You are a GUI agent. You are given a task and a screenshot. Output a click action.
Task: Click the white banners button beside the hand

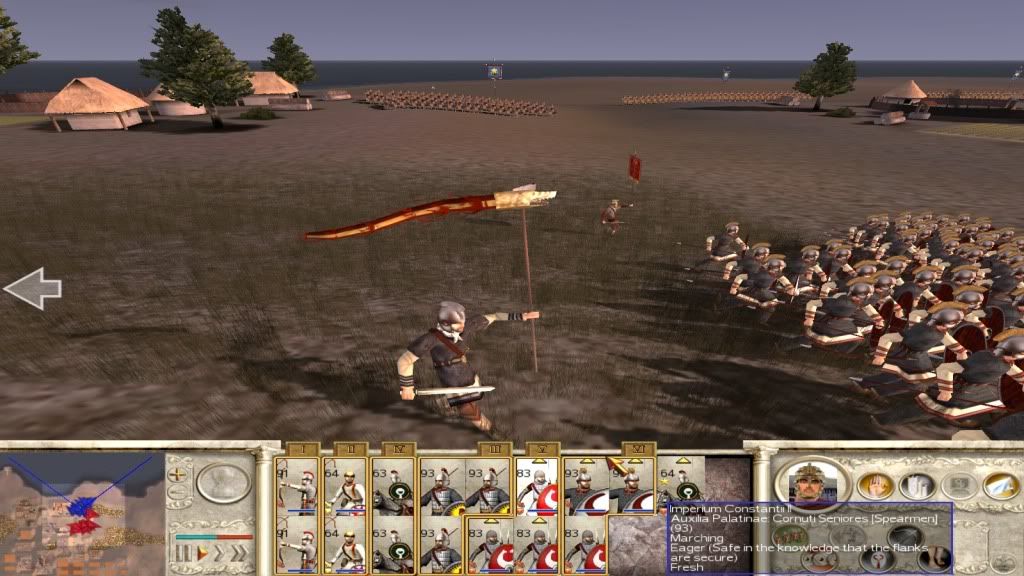tap(915, 485)
